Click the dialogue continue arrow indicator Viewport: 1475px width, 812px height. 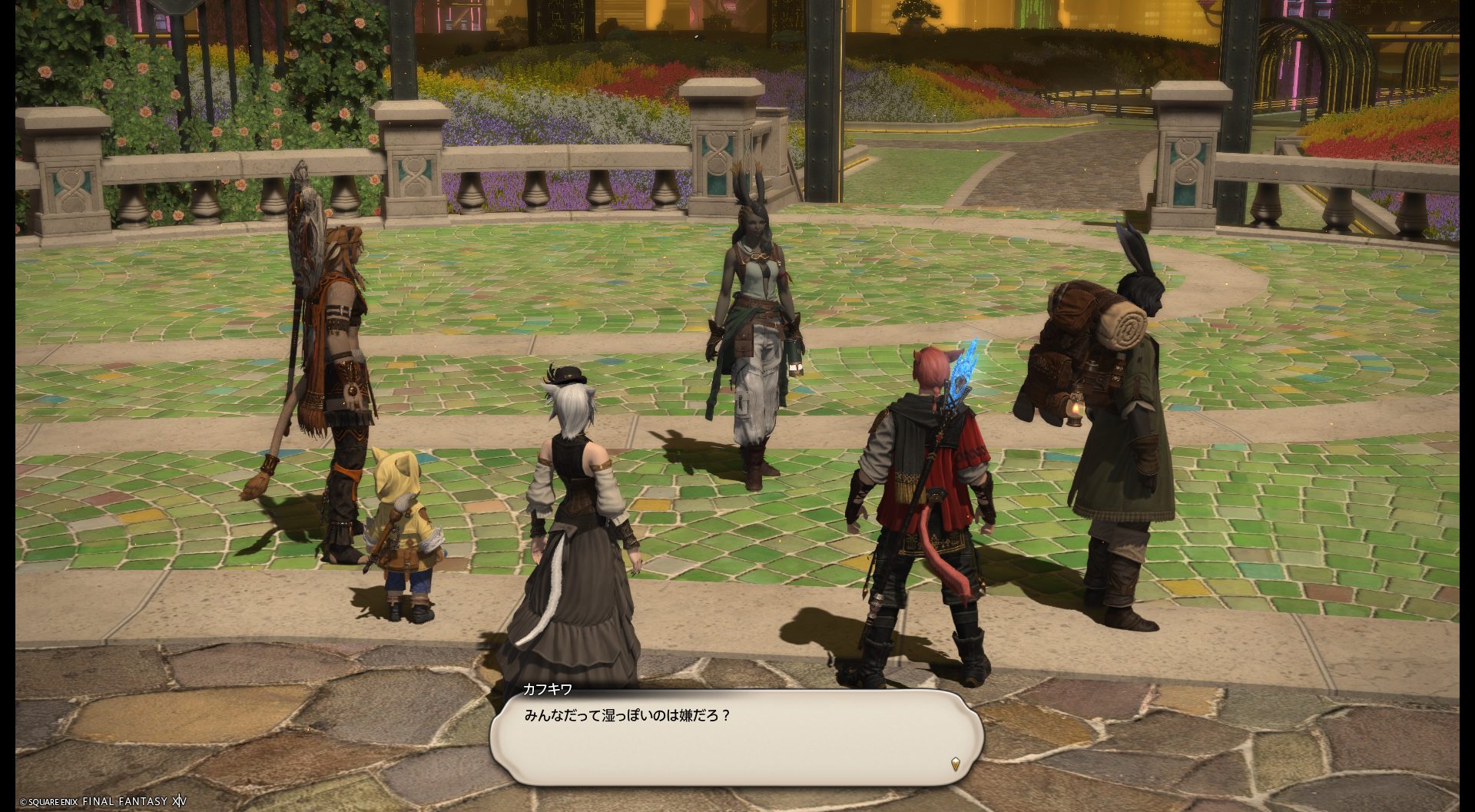click(955, 764)
